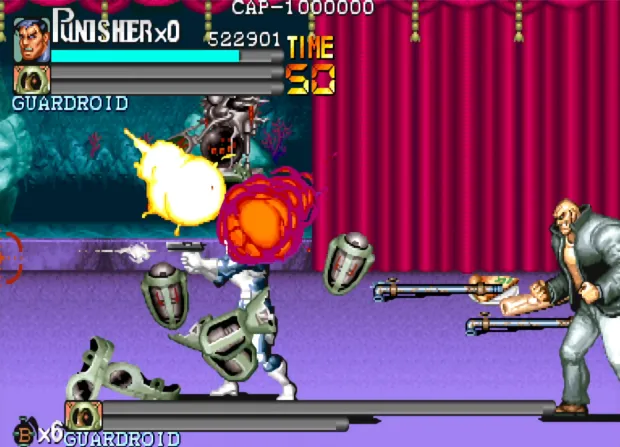The width and height of the screenshot is (620, 447).
Task: Click the Punisher character portrait
Action: tap(31, 39)
